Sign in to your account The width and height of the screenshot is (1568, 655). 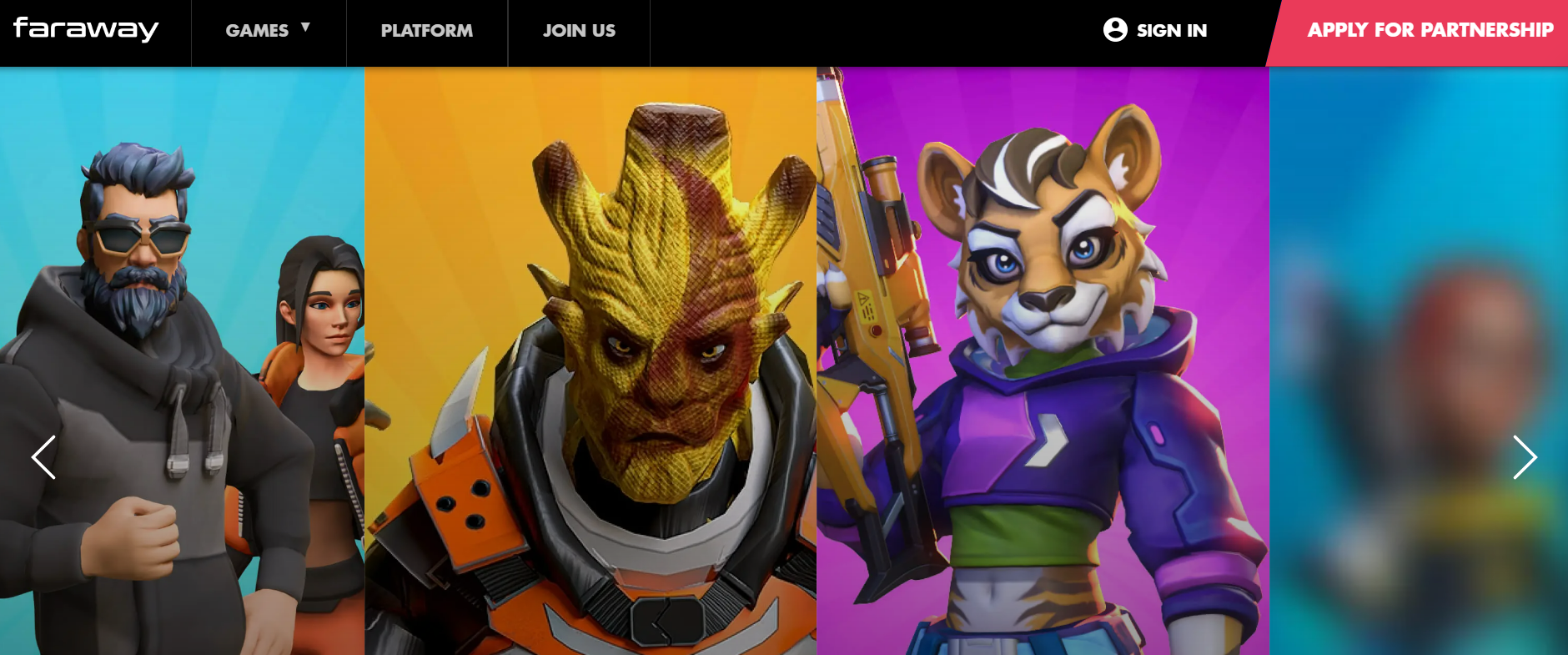point(1155,30)
